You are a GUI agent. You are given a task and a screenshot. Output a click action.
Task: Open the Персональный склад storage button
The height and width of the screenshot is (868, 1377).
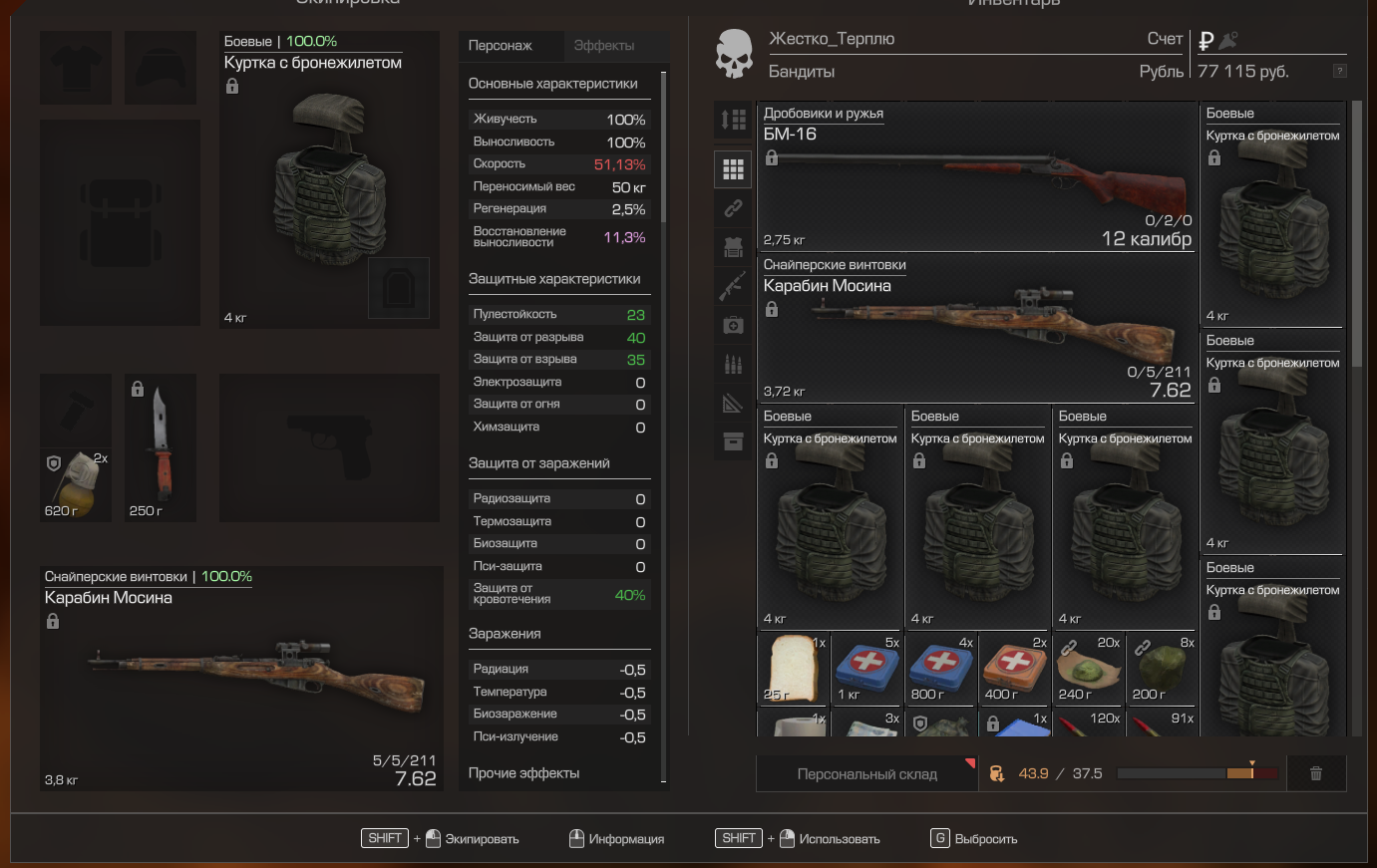(866, 774)
